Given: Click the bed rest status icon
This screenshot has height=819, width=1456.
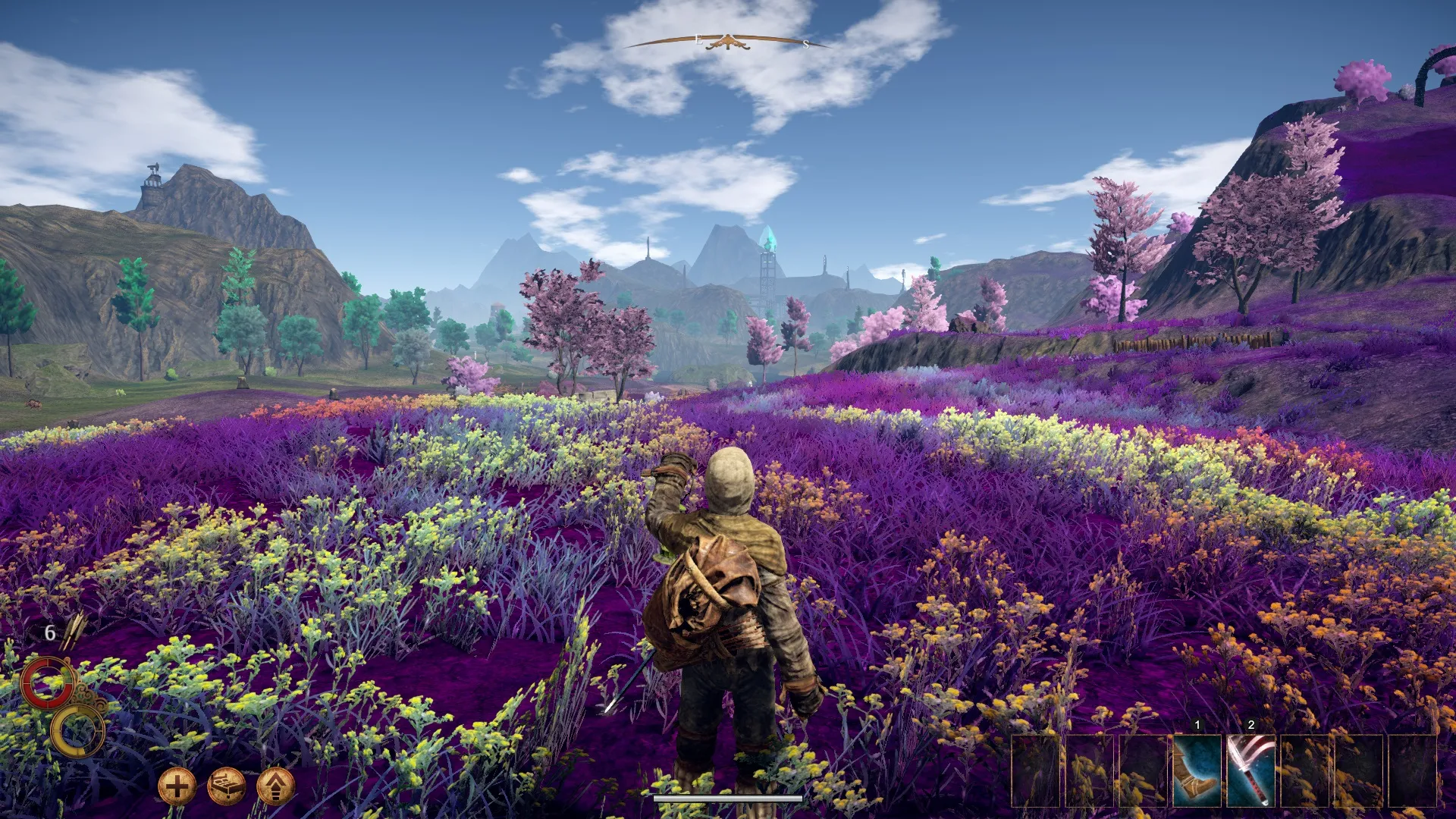Looking at the screenshot, I should pos(226,786).
